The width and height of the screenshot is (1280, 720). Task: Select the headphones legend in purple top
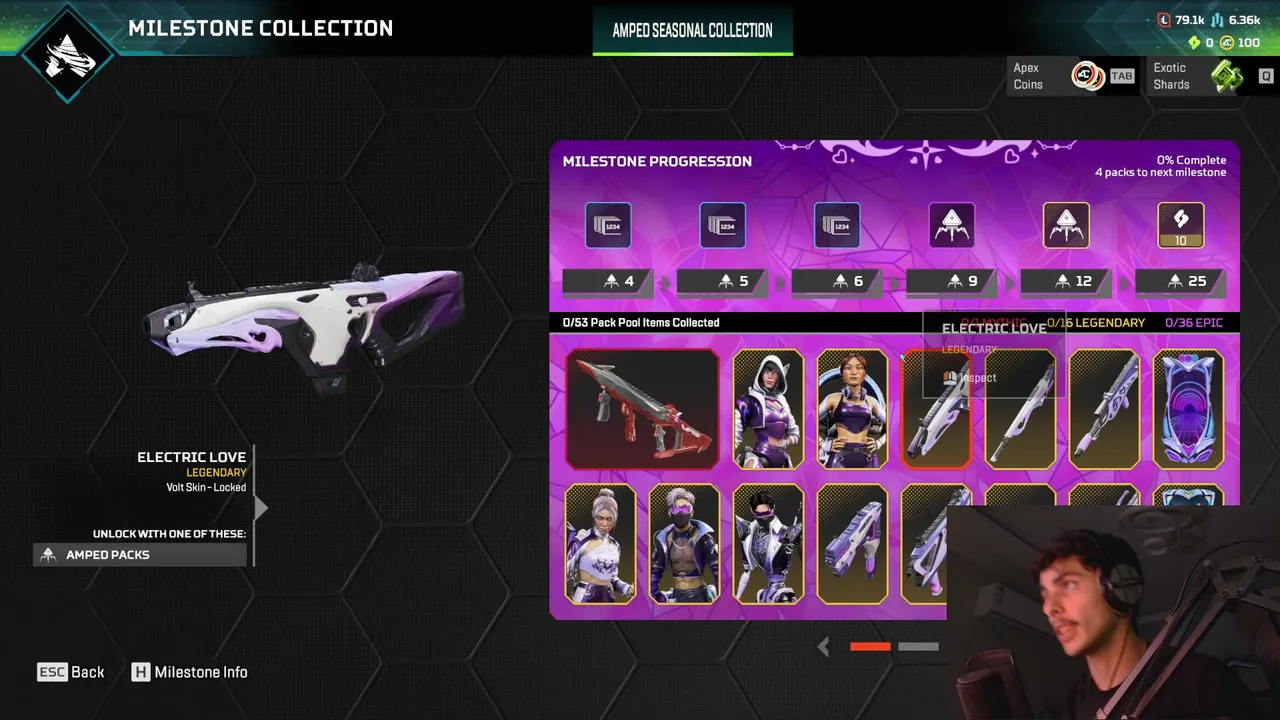(852, 409)
